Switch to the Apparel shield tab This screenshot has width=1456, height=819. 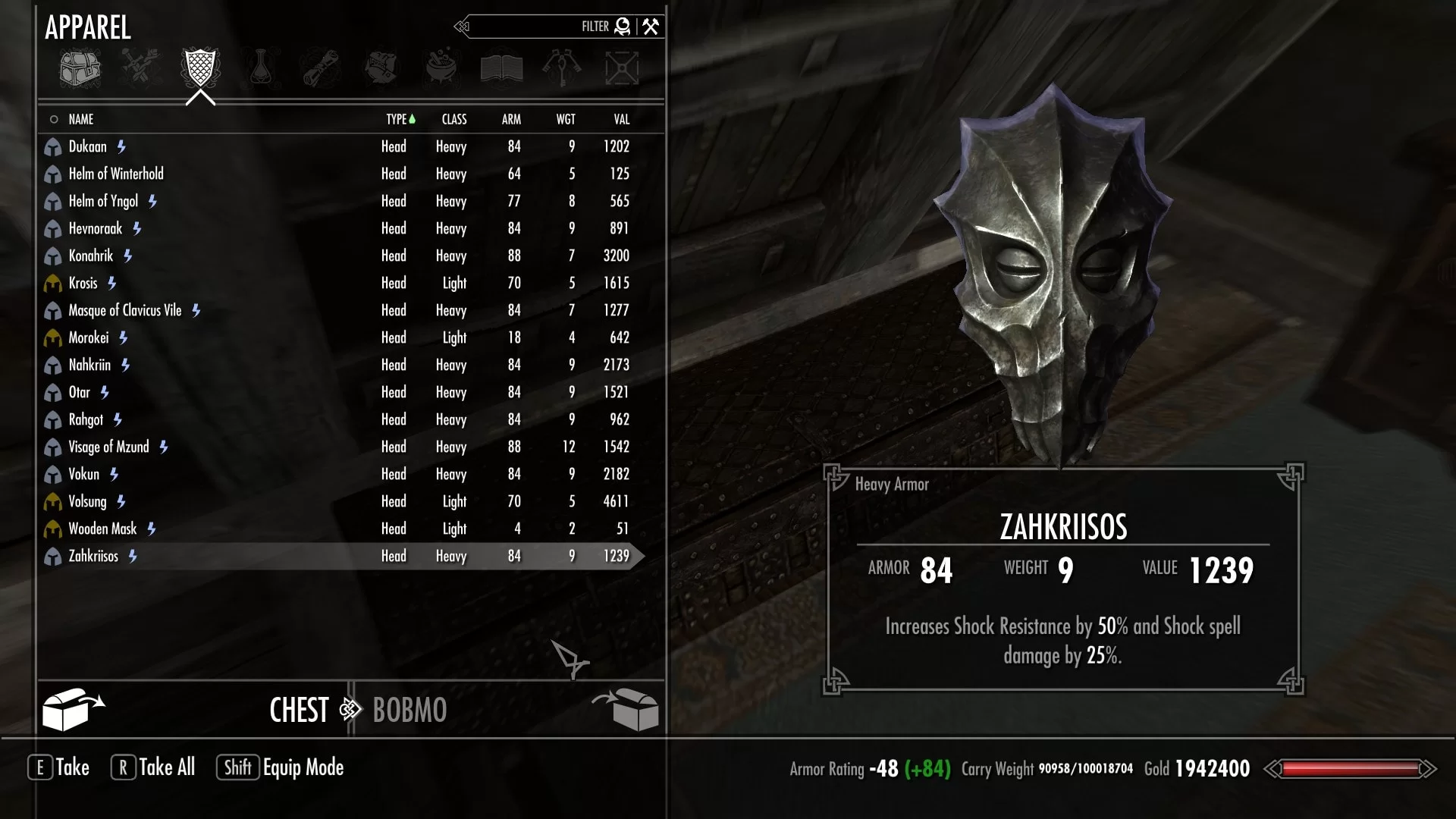pos(199,67)
